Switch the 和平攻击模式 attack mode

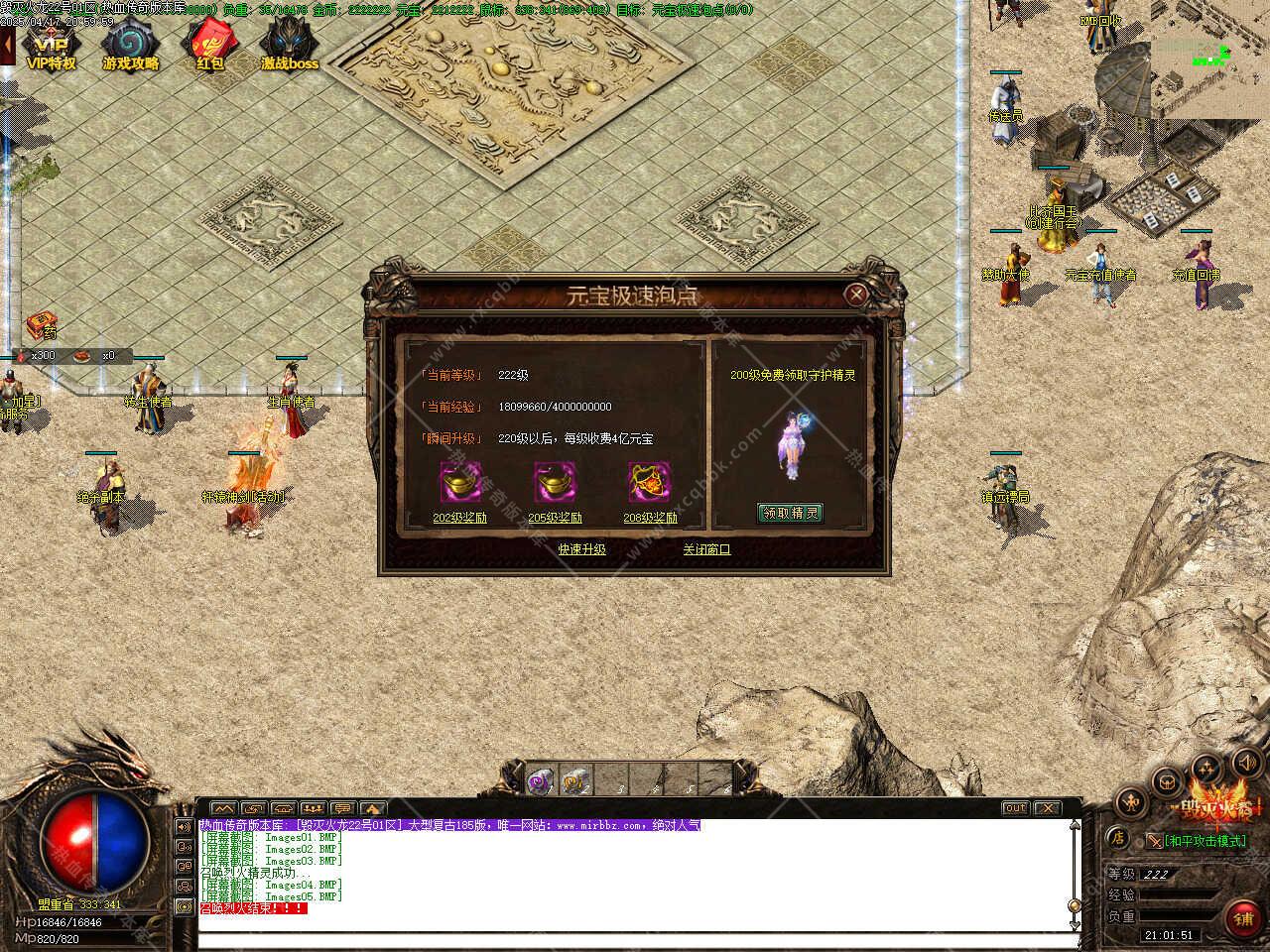point(1203,841)
